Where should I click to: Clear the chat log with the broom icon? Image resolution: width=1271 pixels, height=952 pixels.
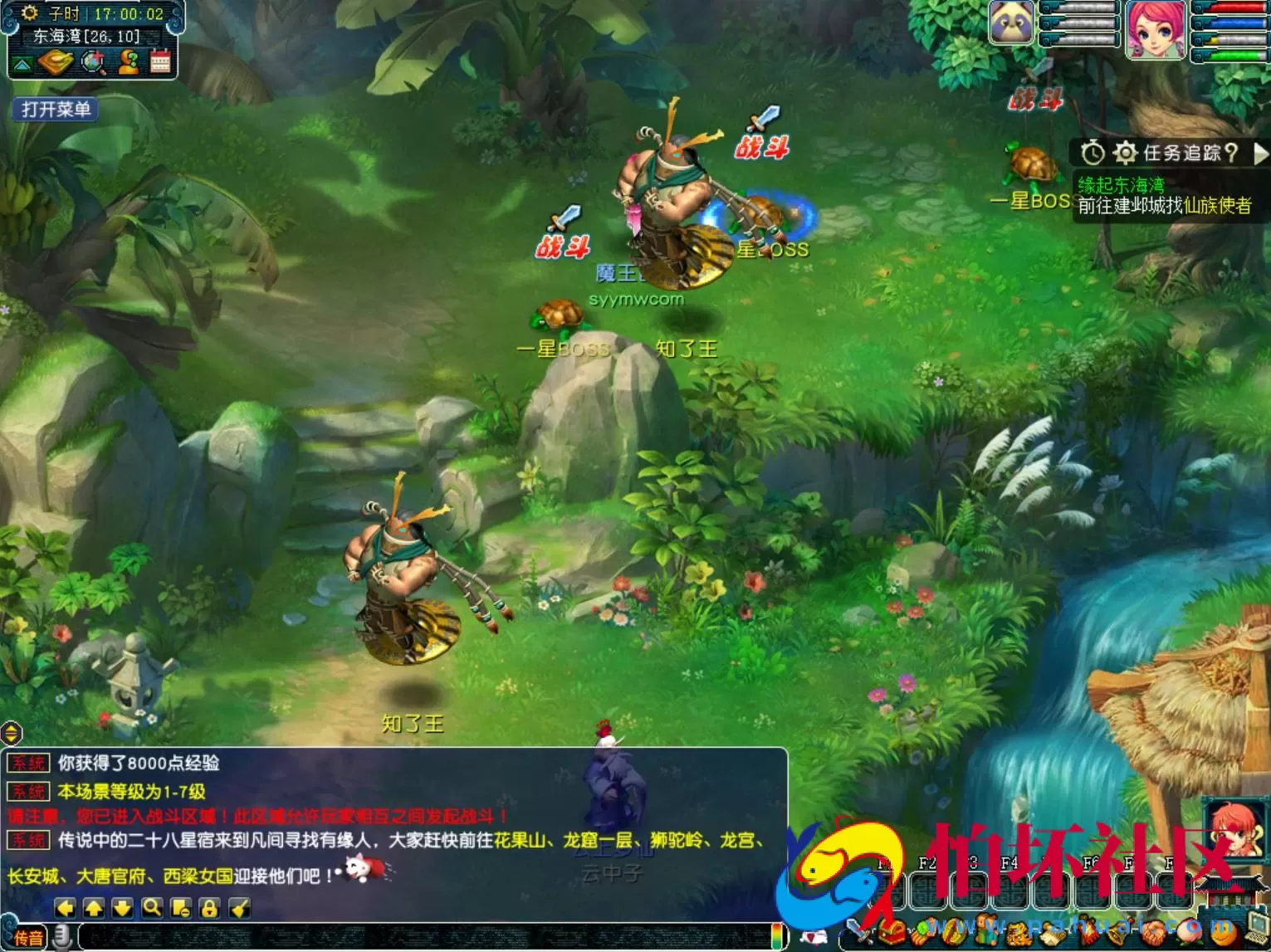[238, 909]
